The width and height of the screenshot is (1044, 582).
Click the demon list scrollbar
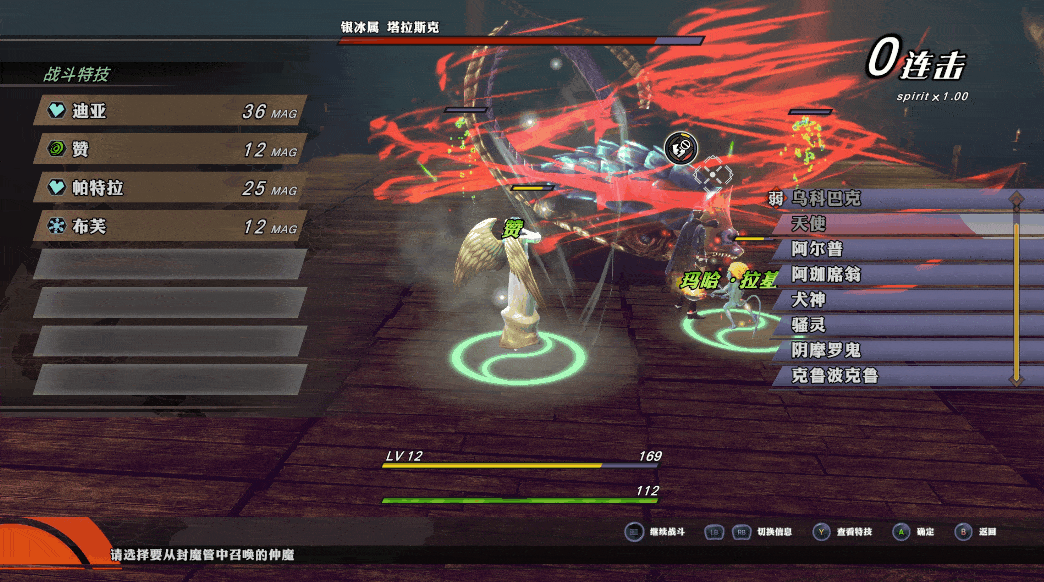coord(1016,288)
